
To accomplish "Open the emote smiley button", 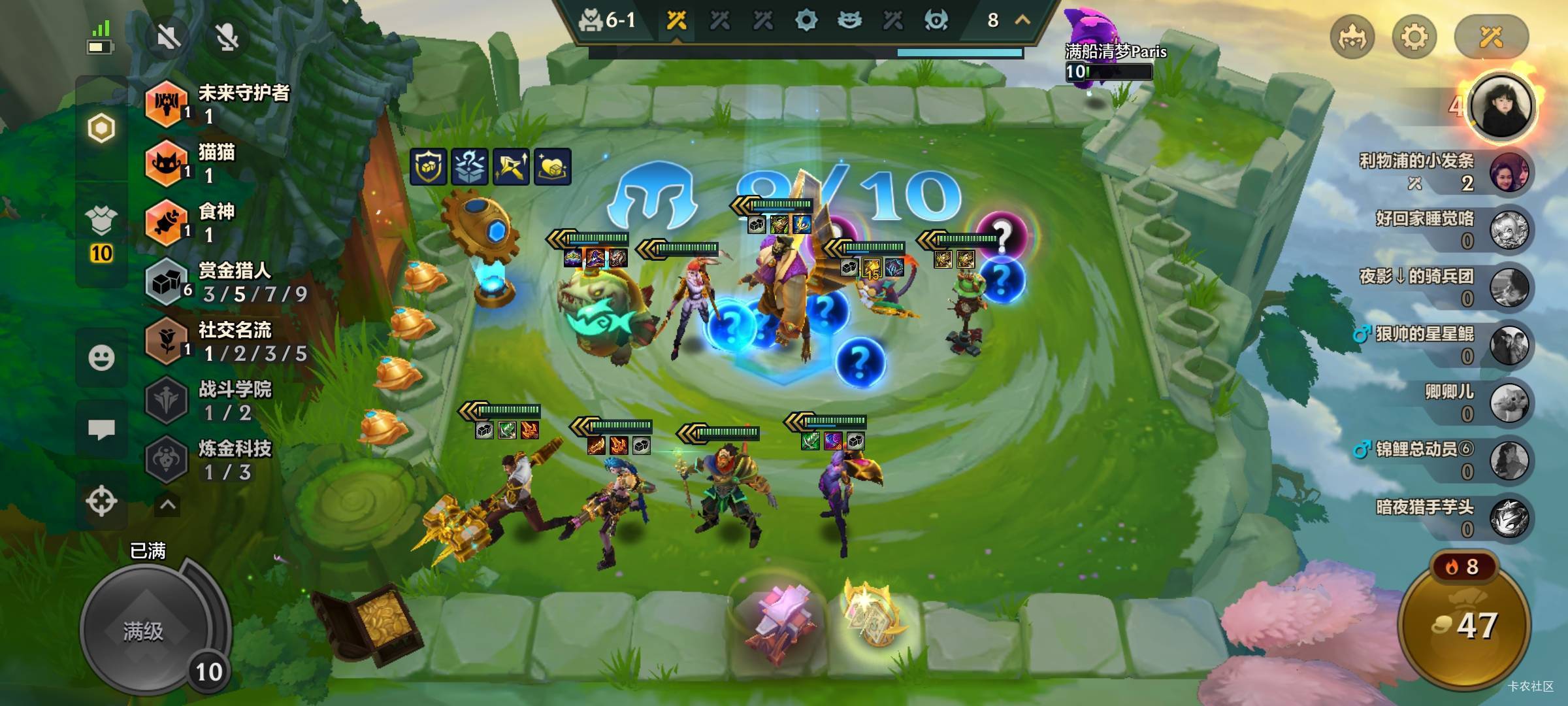I will [101, 358].
